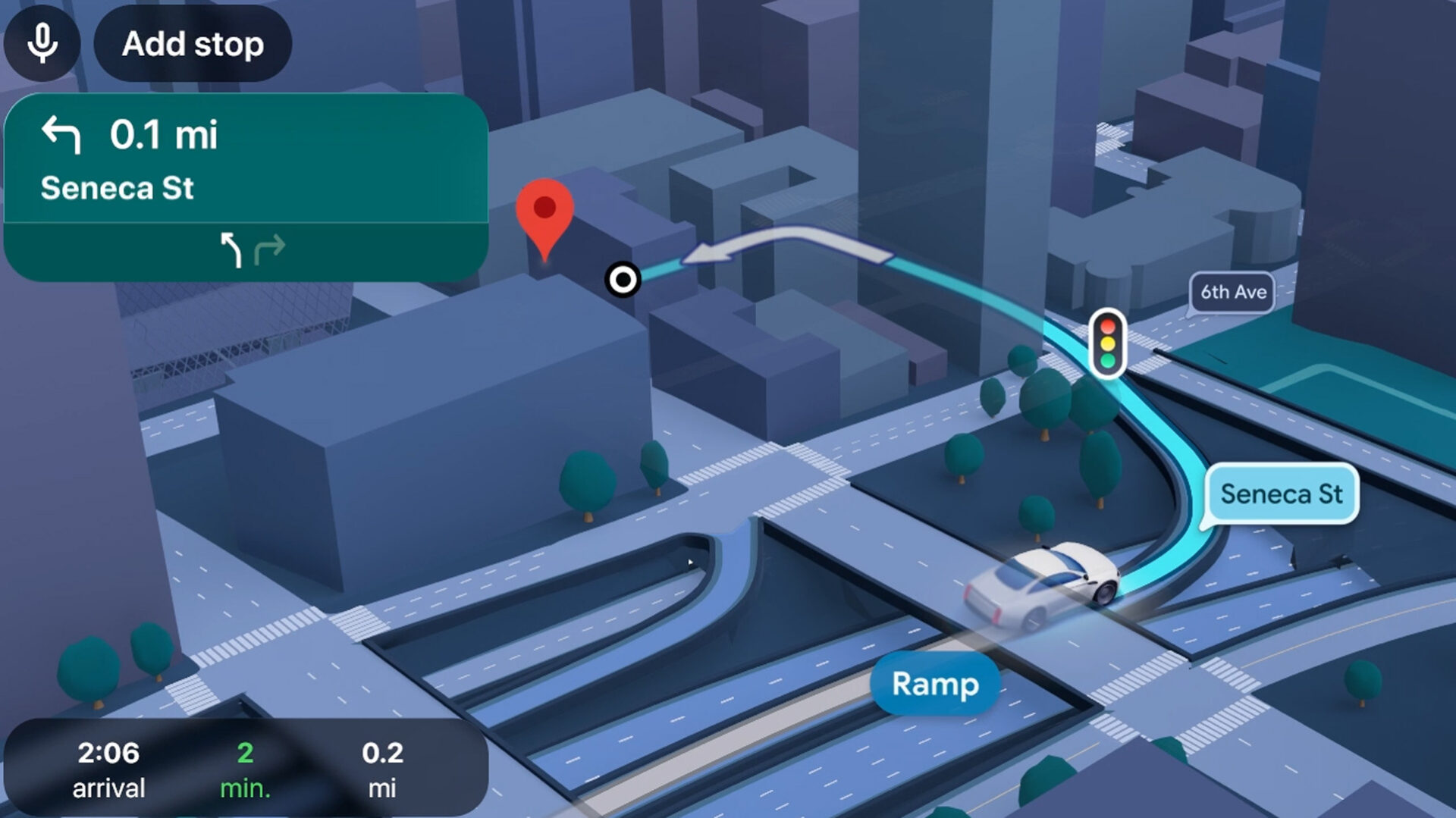Screen dimensions: 1456x818
Task: Select the 0.1 mi distance on the turn card
Action: point(164,135)
